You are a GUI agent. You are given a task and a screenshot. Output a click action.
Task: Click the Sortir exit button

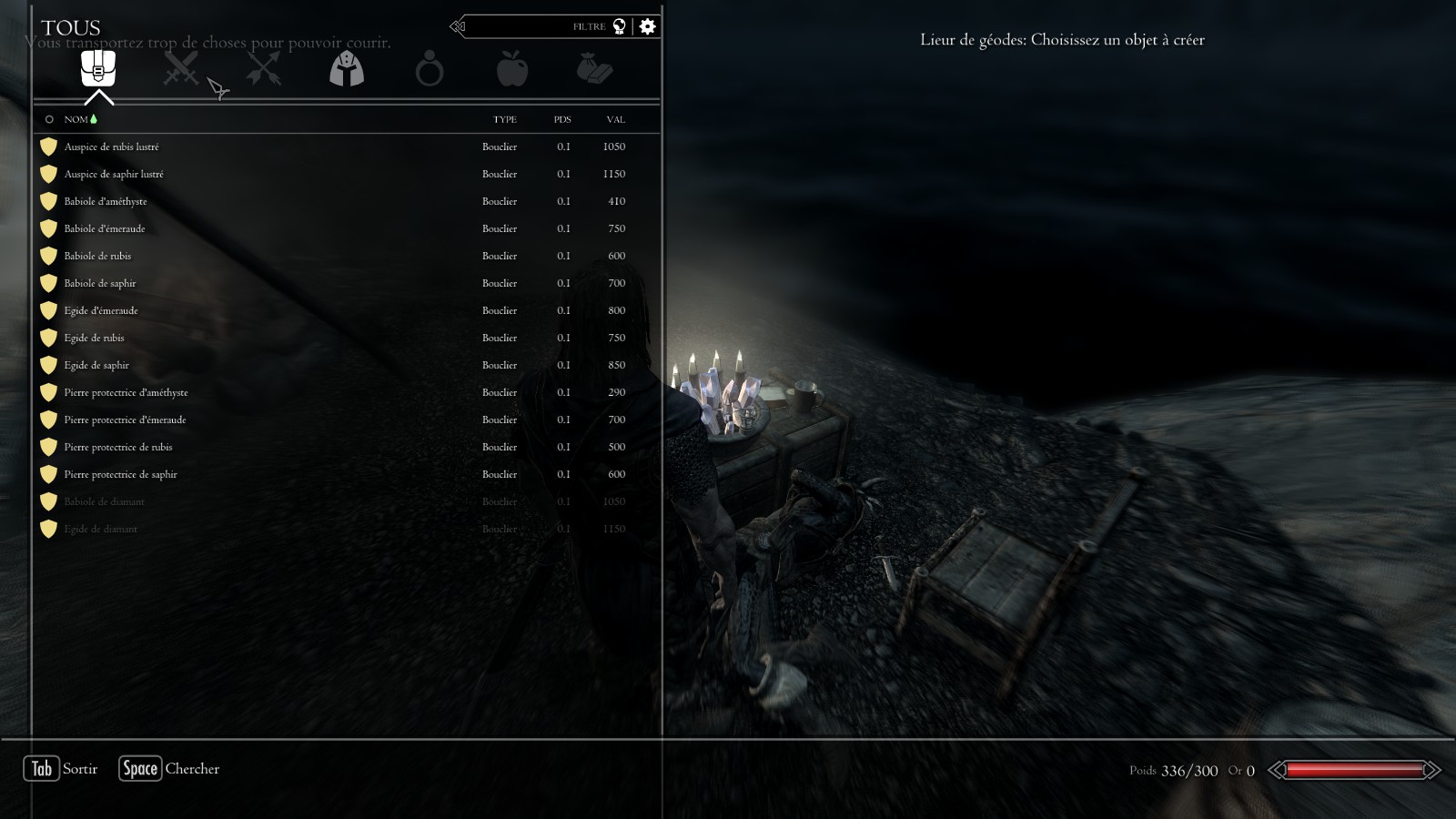[61, 769]
